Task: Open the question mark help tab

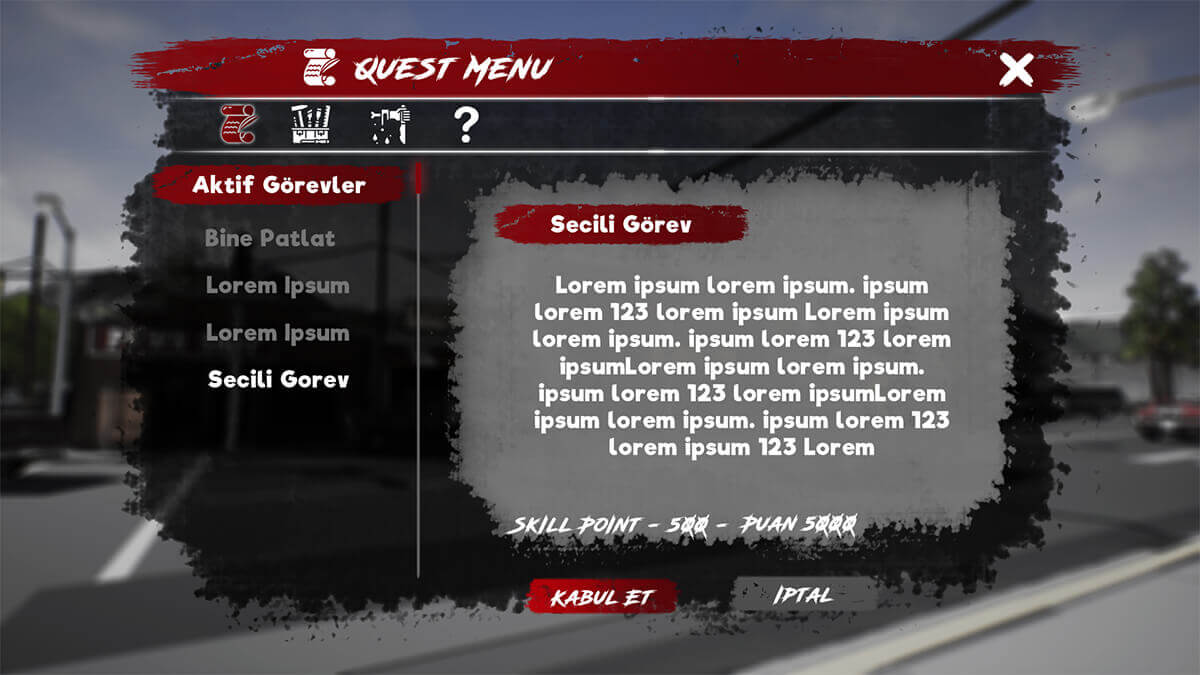Action: coord(466,125)
